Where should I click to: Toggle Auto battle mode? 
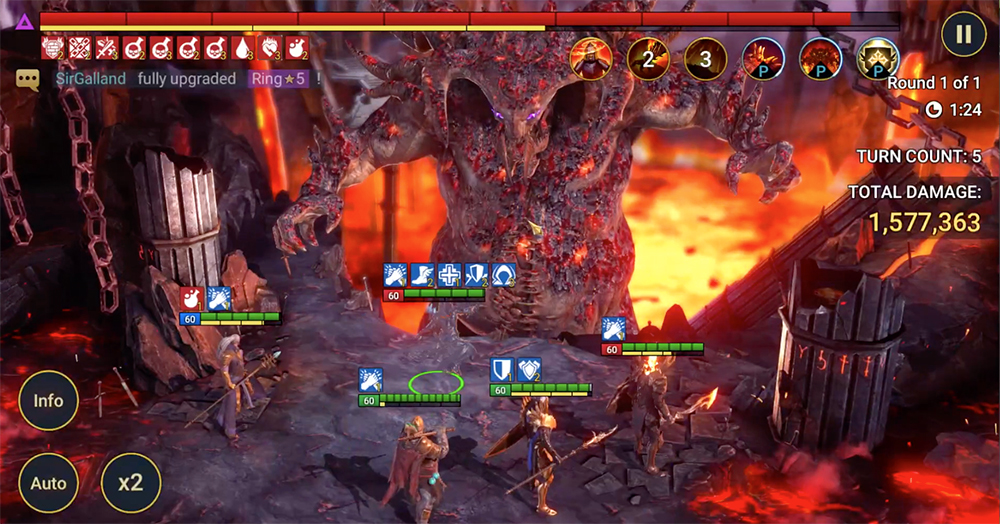(48, 483)
